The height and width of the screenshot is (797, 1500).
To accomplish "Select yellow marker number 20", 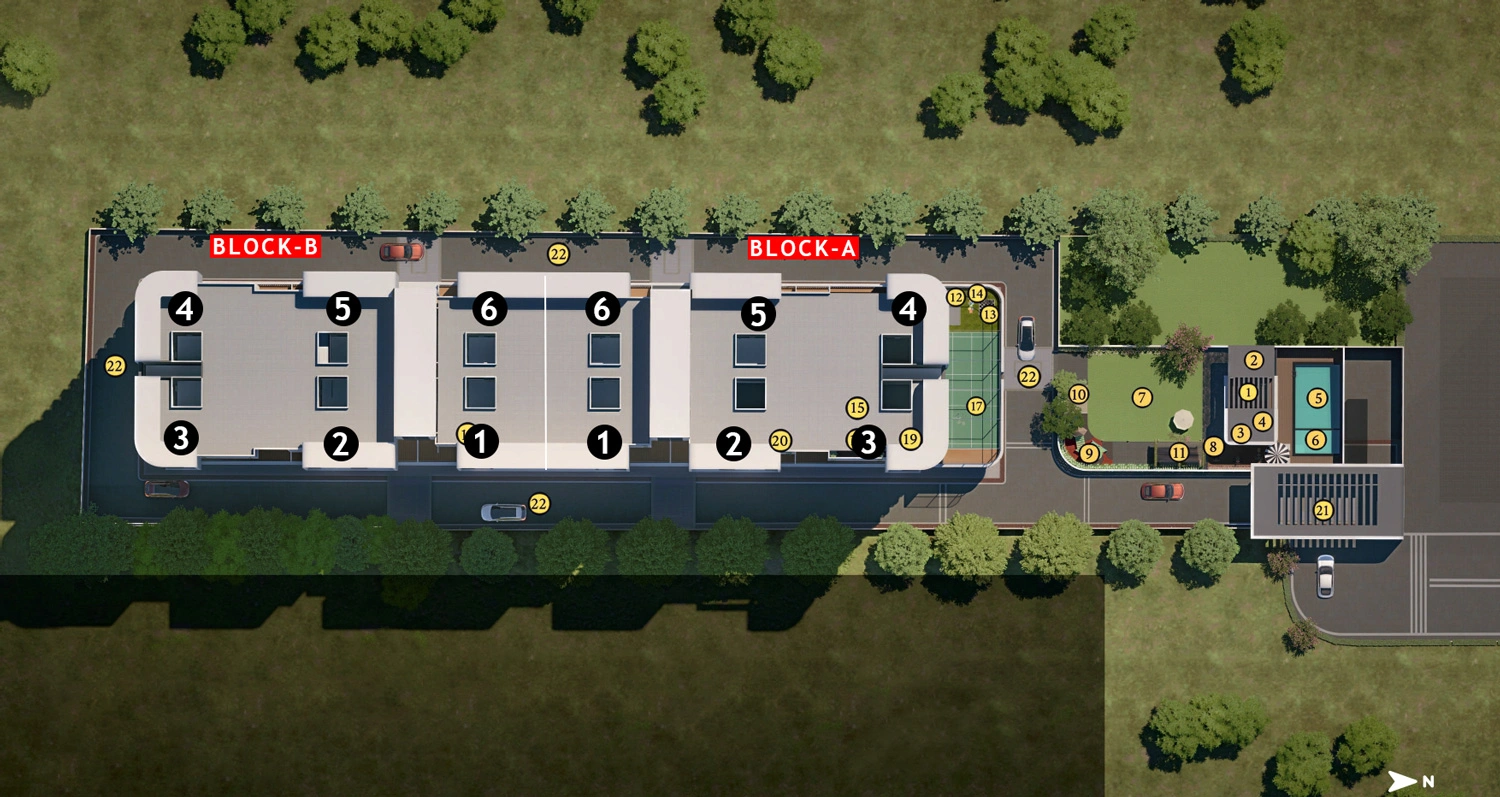I will click(780, 440).
